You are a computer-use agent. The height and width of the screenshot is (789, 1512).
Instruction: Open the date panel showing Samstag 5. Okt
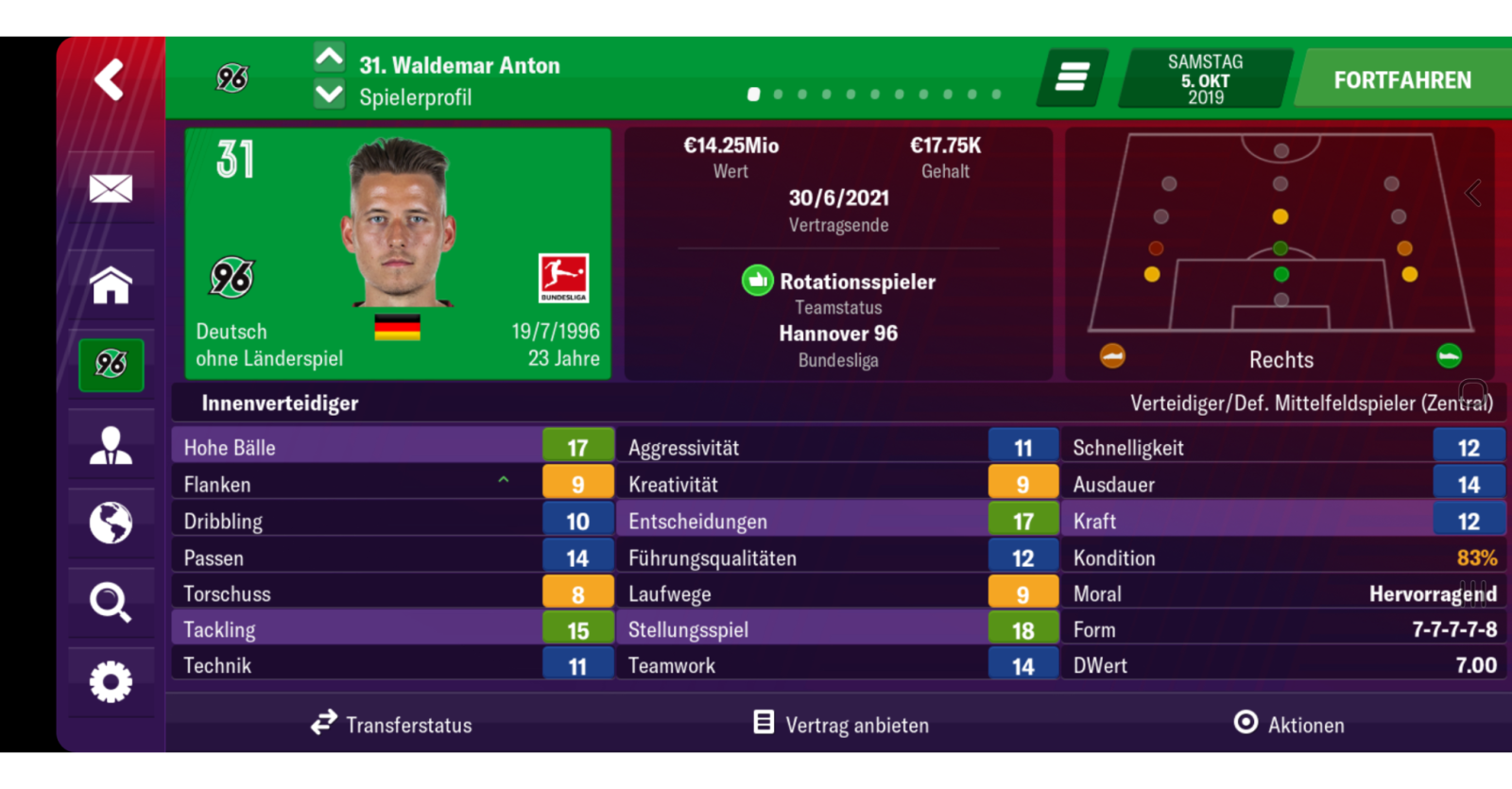click(x=1205, y=79)
